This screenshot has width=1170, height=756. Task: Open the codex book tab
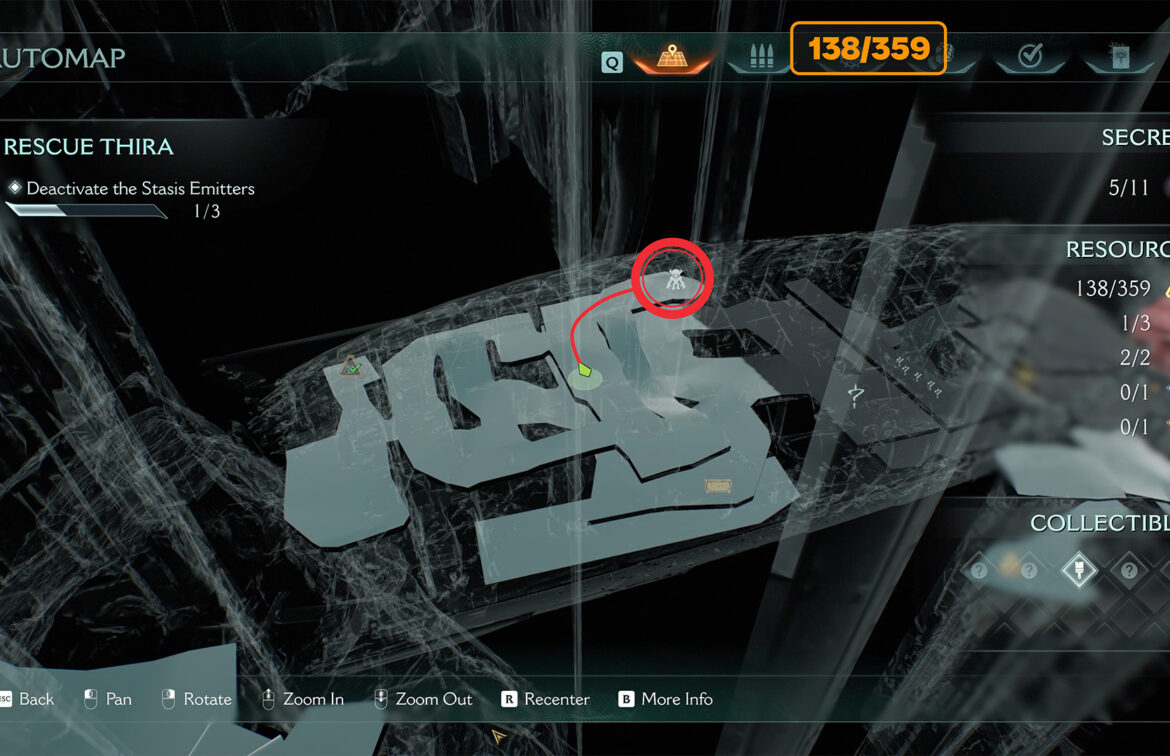point(1117,57)
